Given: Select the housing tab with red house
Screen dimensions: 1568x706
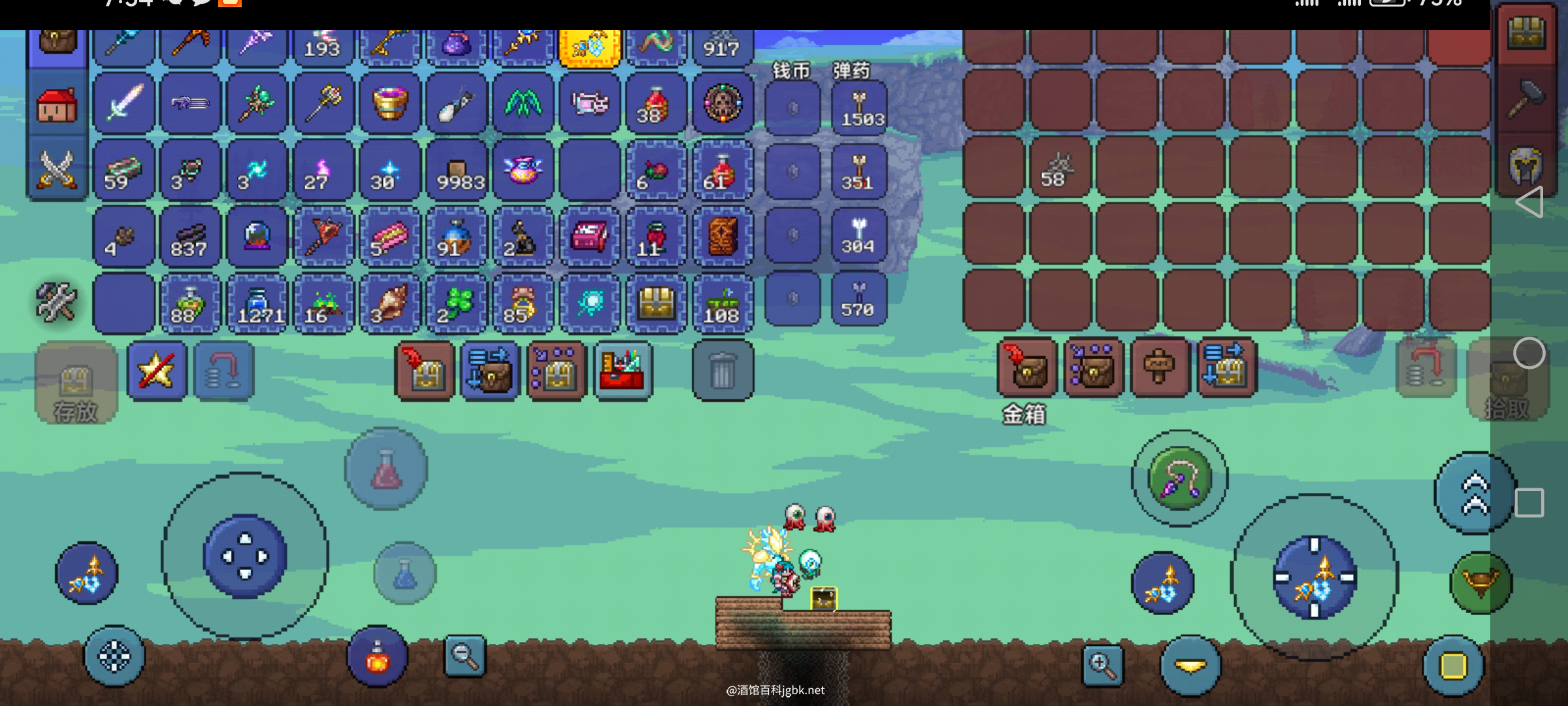Looking at the screenshot, I should point(57,105).
